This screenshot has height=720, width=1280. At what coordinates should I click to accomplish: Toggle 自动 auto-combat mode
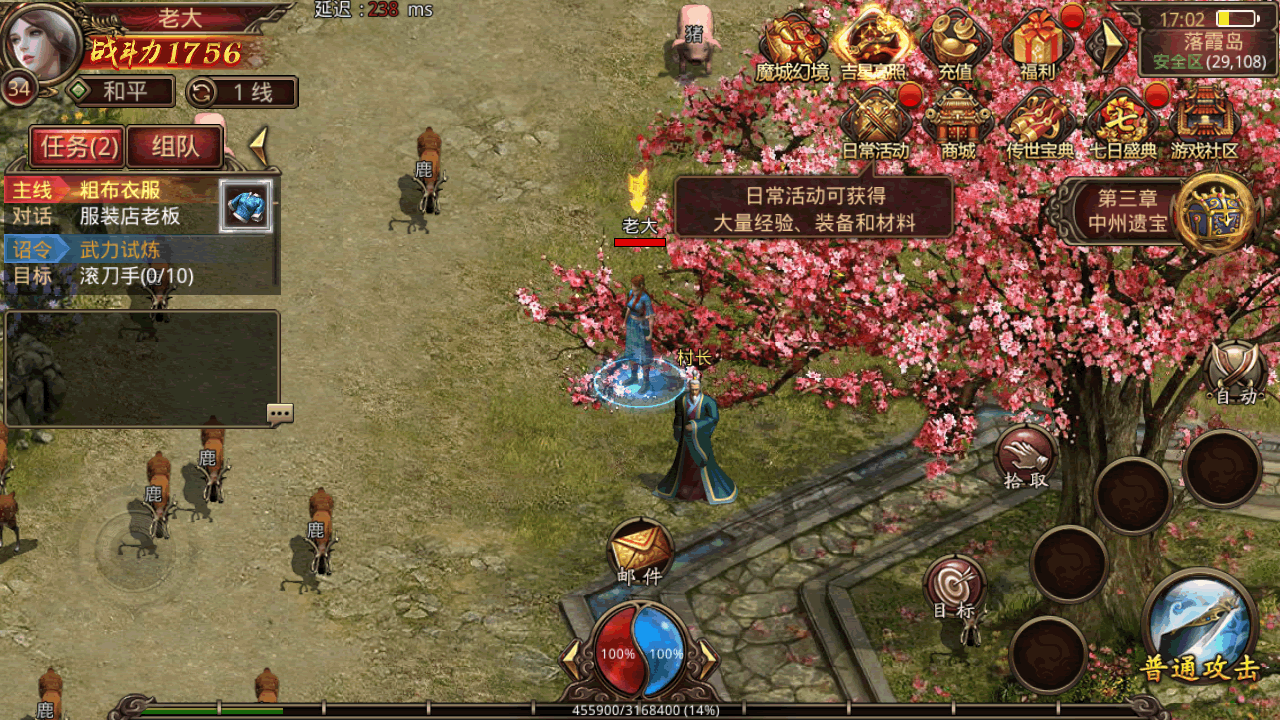point(1235,372)
